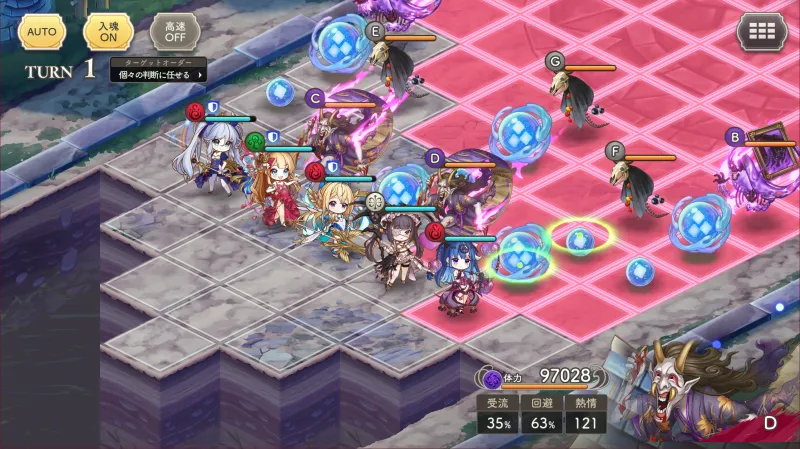Open the grid menu button

pyautogui.click(x=761, y=32)
